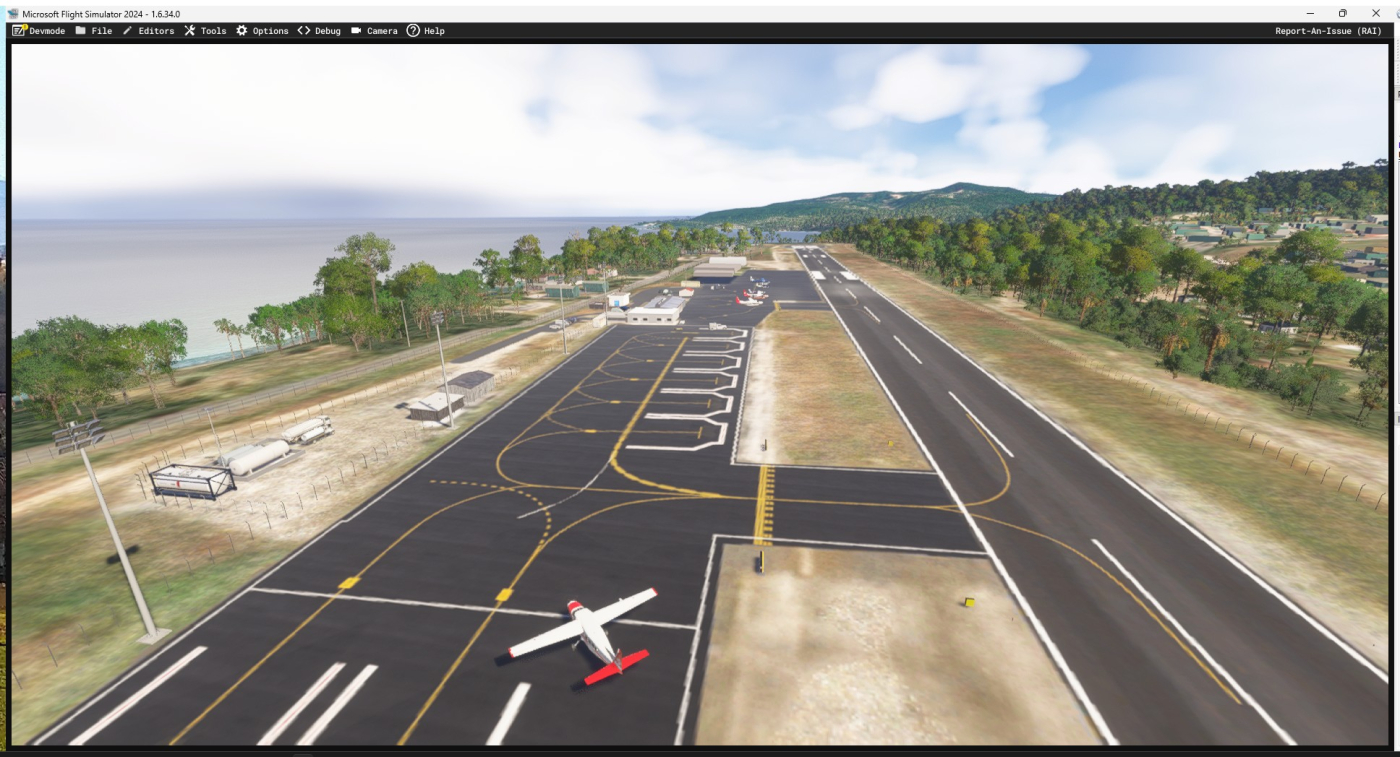Image resolution: width=1400 pixels, height=757 pixels.
Task: Minimize the Flight Simulator window
Action: [1310, 13]
